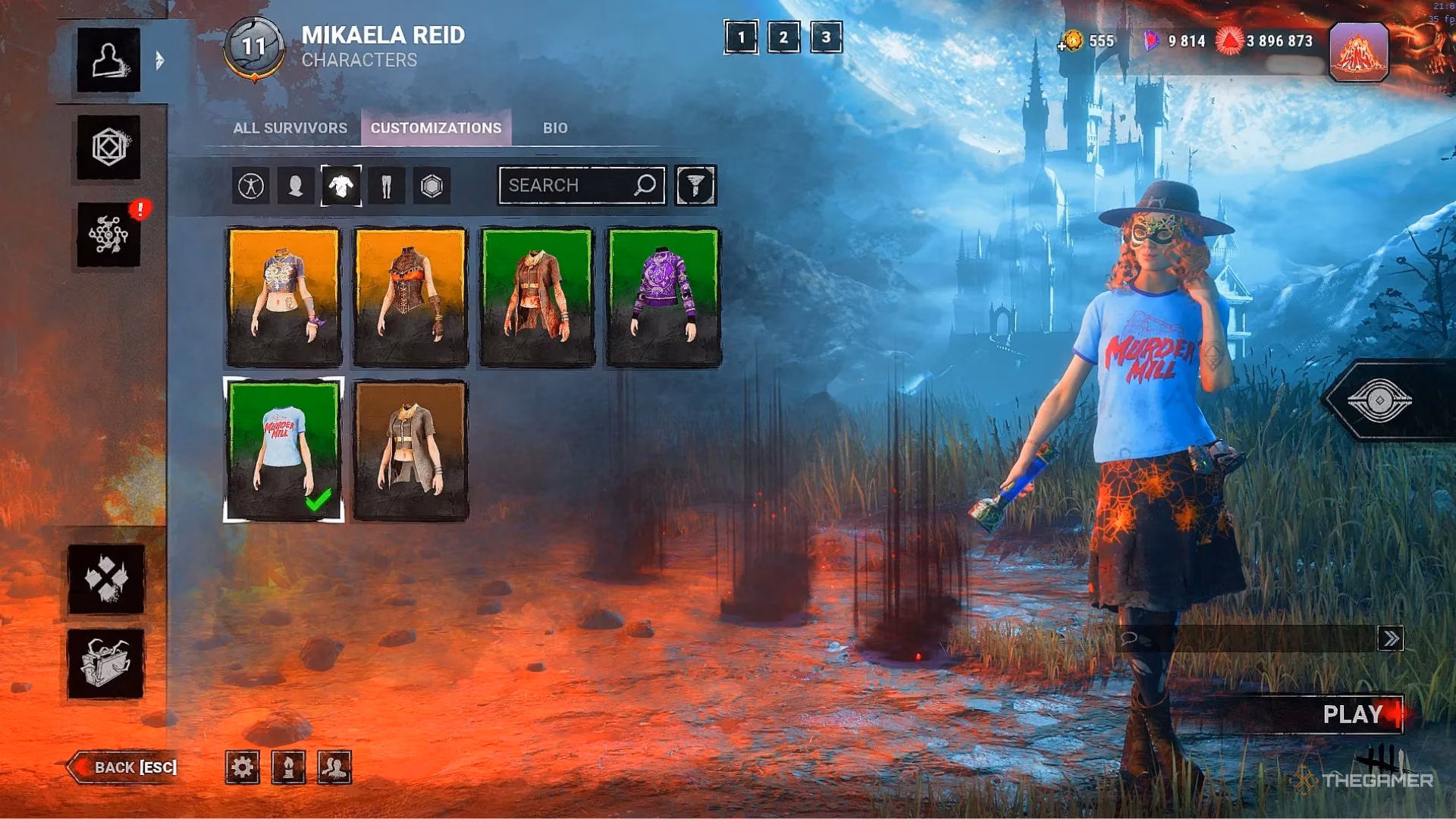
Task: Choose the charms category hexagon icon
Action: tap(431, 186)
